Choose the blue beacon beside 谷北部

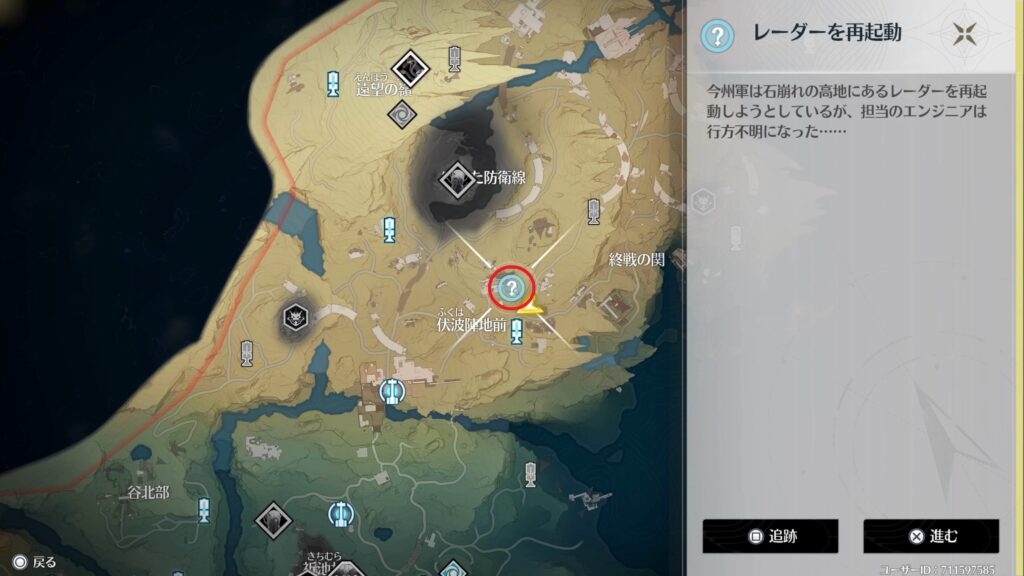(204, 509)
